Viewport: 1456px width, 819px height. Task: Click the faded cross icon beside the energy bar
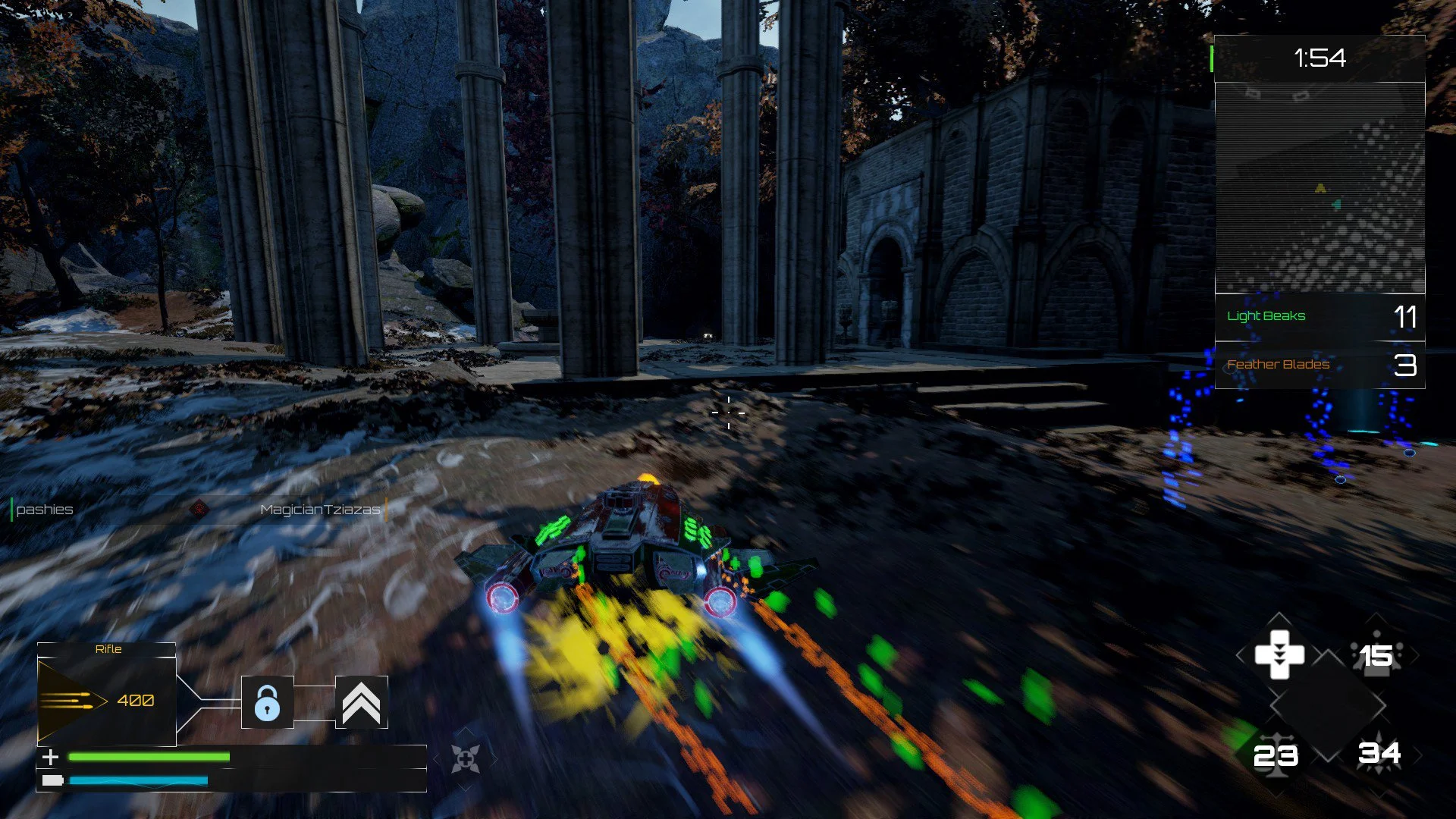(465, 758)
